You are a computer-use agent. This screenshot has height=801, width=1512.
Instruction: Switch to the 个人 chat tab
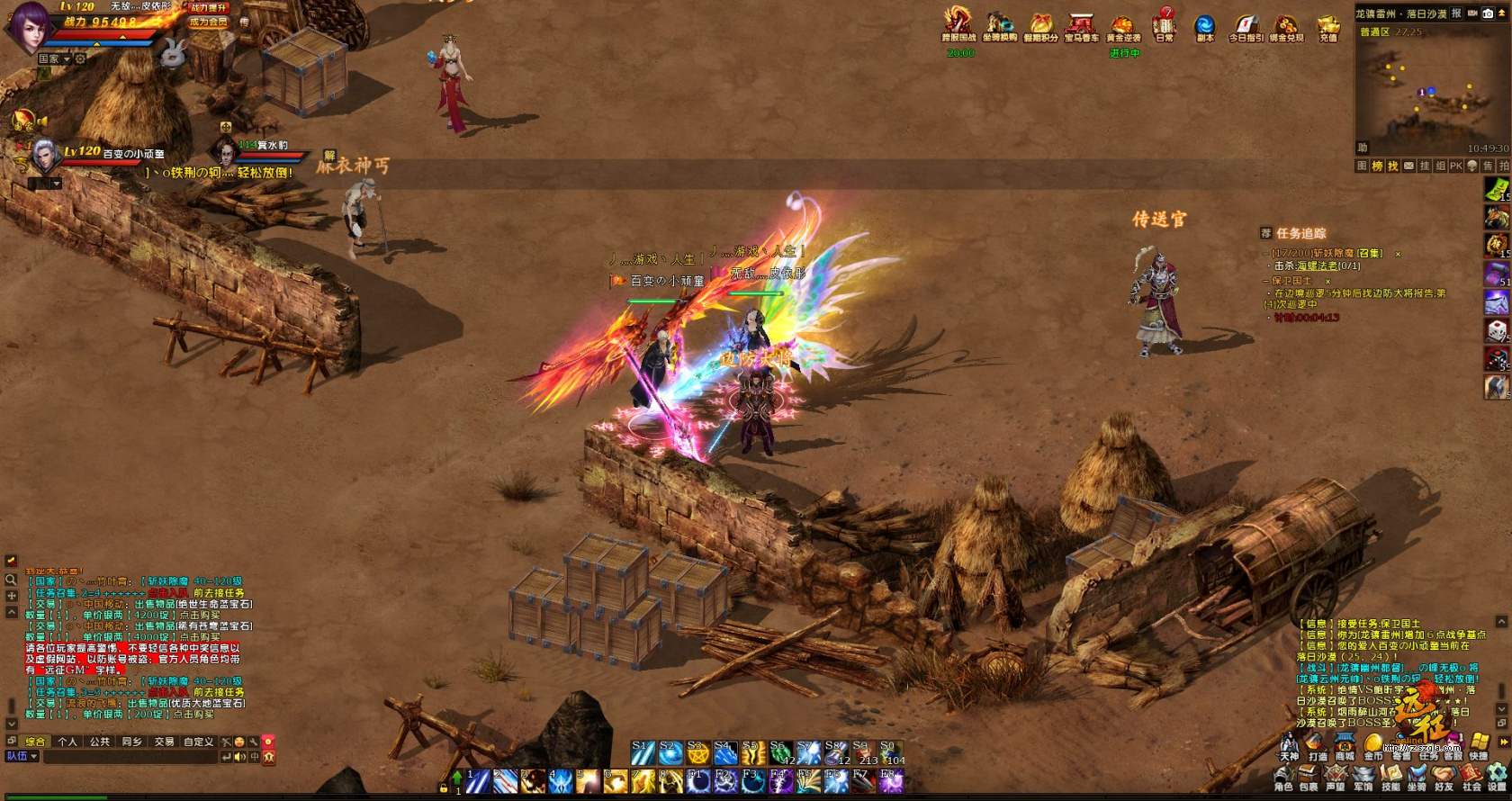point(67,742)
